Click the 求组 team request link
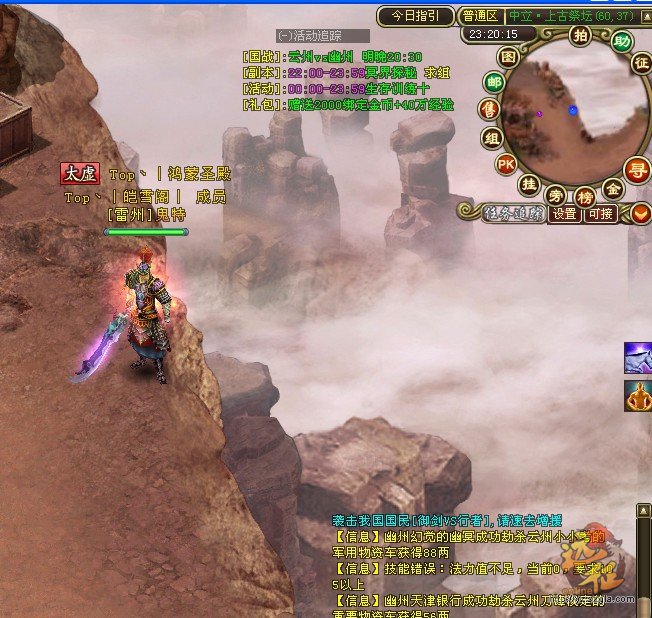Viewport: 652px width, 618px height. pyautogui.click(x=436, y=73)
